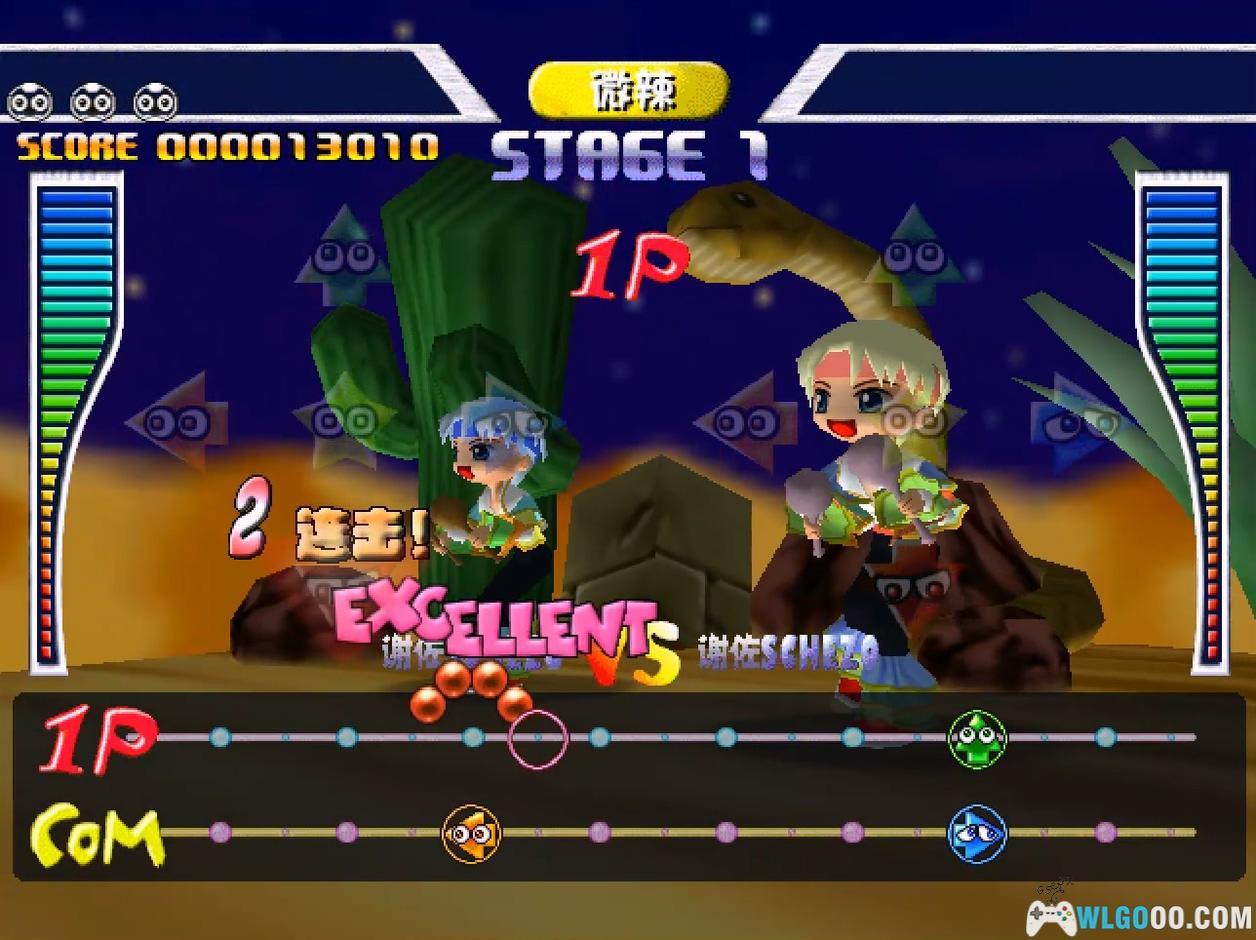Select the yellow 微辣 difficulty badge
This screenshot has width=1256, height=940.
coord(629,91)
